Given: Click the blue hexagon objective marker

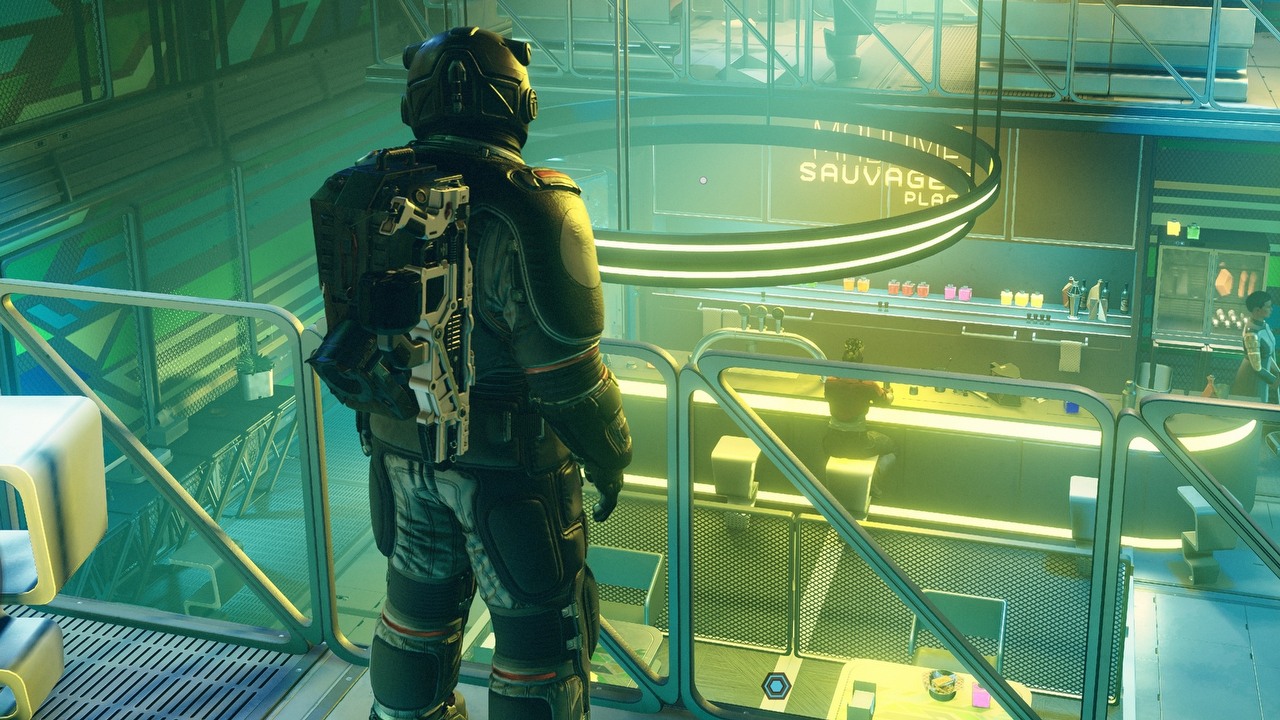Looking at the screenshot, I should 776,685.
